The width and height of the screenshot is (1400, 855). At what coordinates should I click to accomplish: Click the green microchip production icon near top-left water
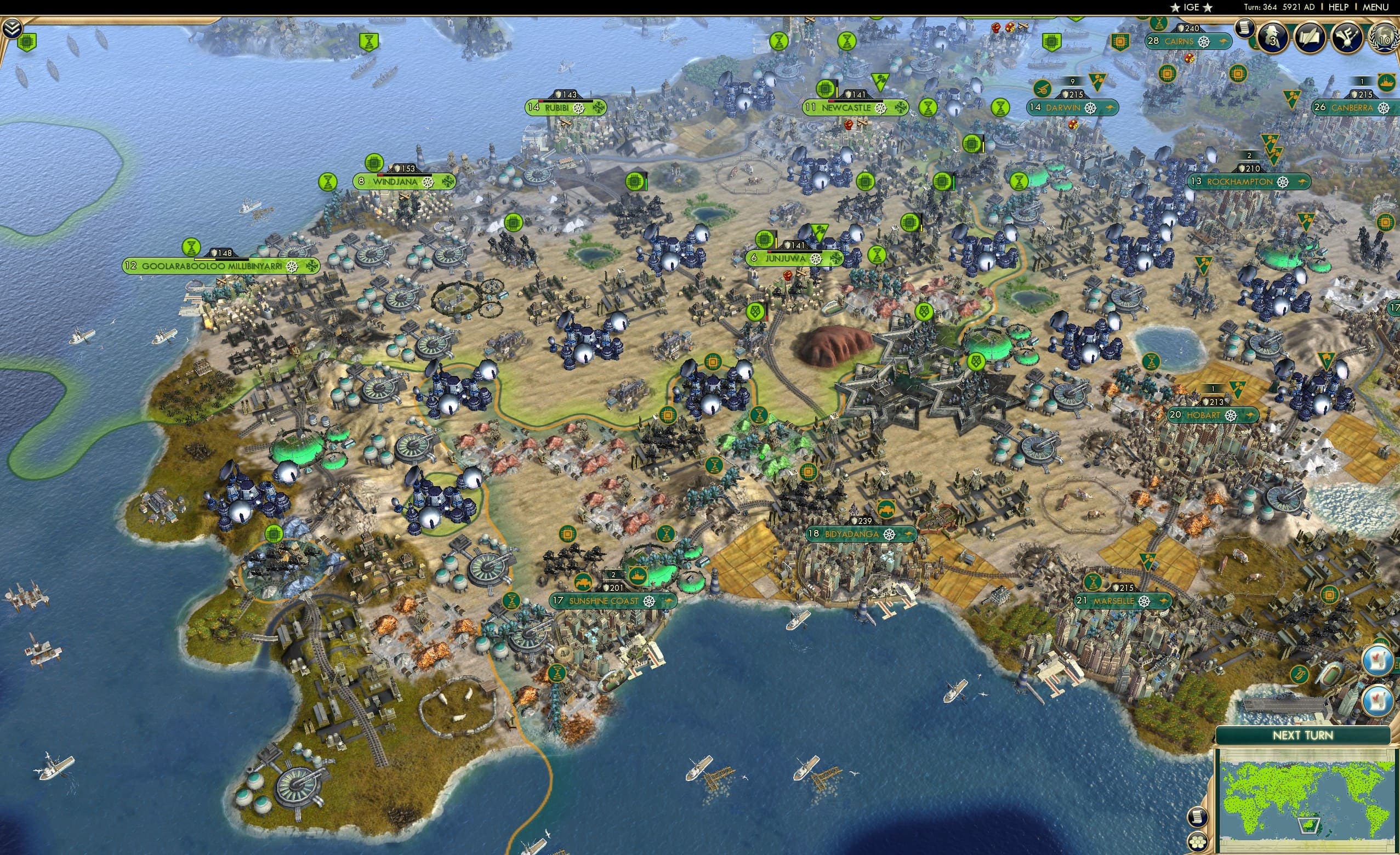tap(27, 42)
